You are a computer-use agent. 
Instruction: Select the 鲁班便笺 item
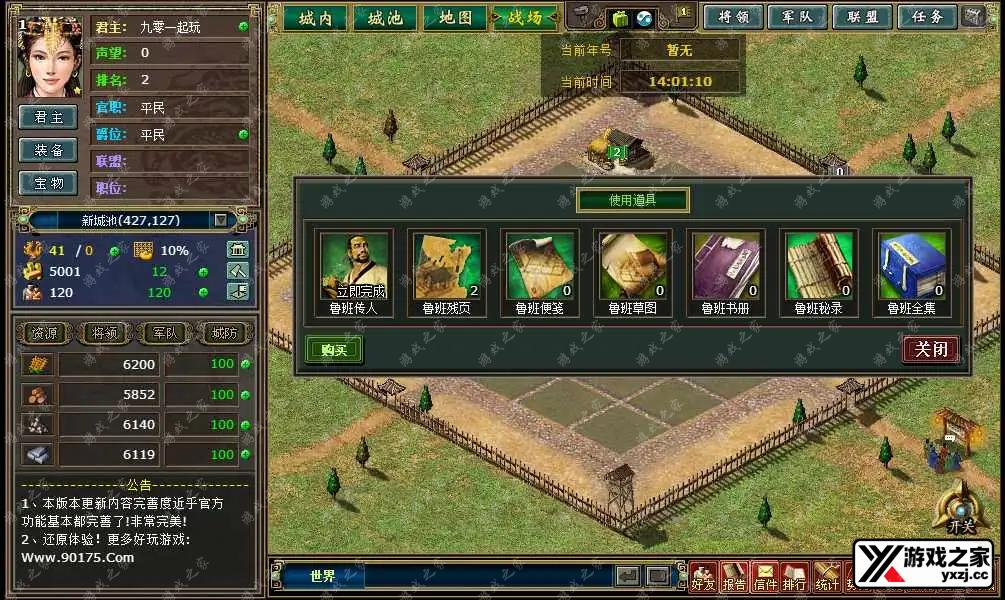[x=539, y=266]
